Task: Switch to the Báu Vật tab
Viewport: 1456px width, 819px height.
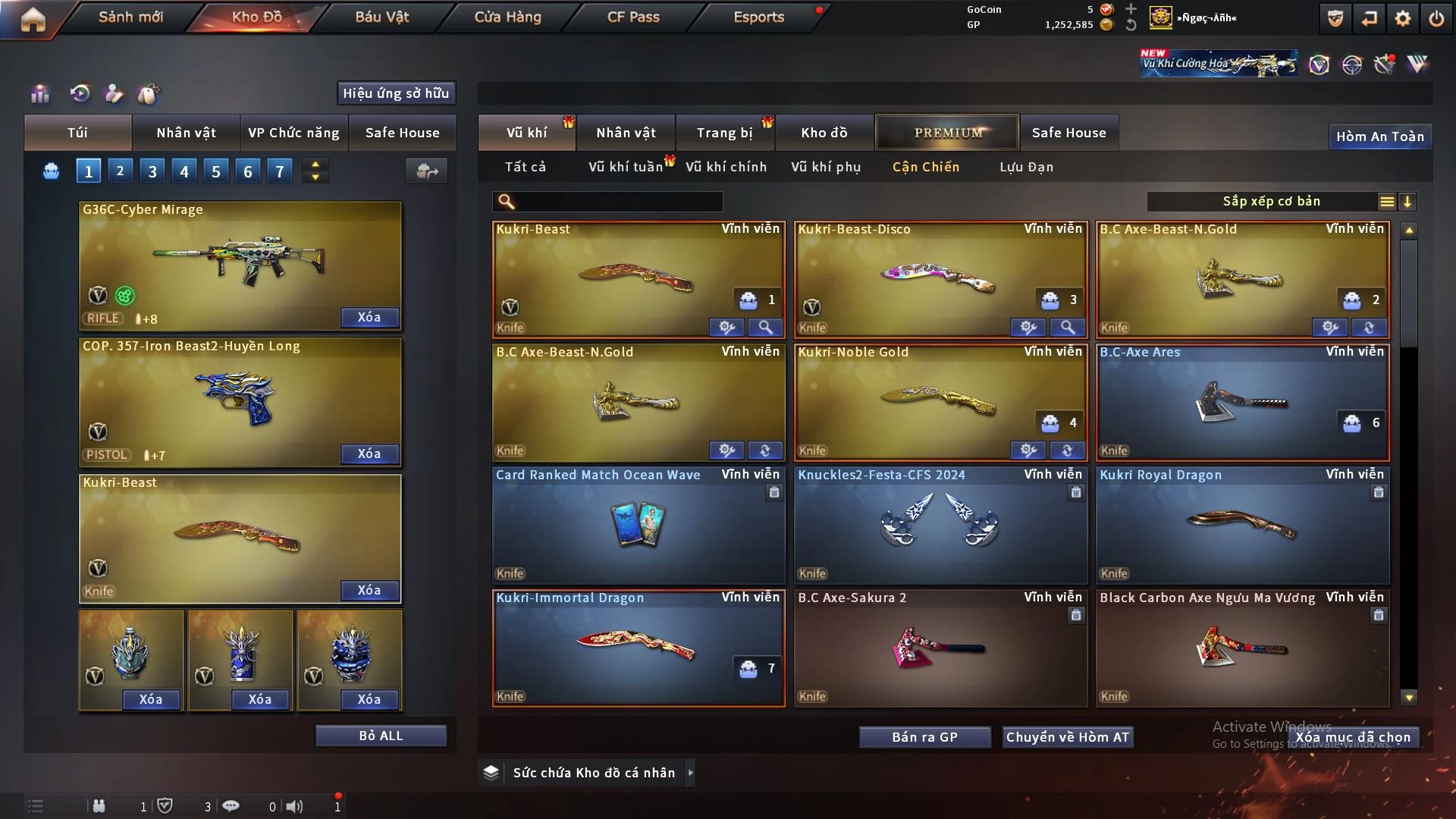Action: point(381,17)
